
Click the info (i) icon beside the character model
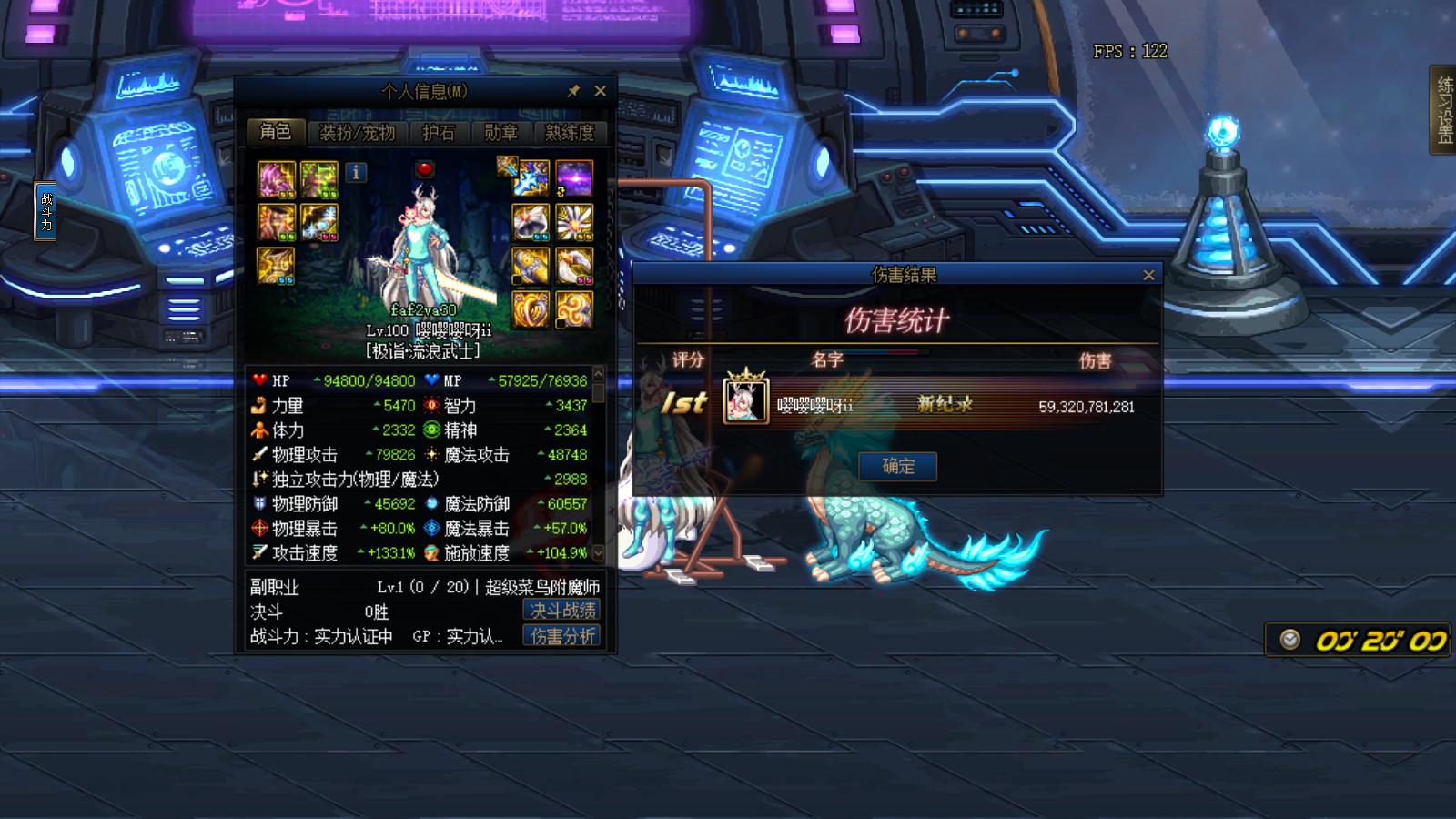(355, 173)
